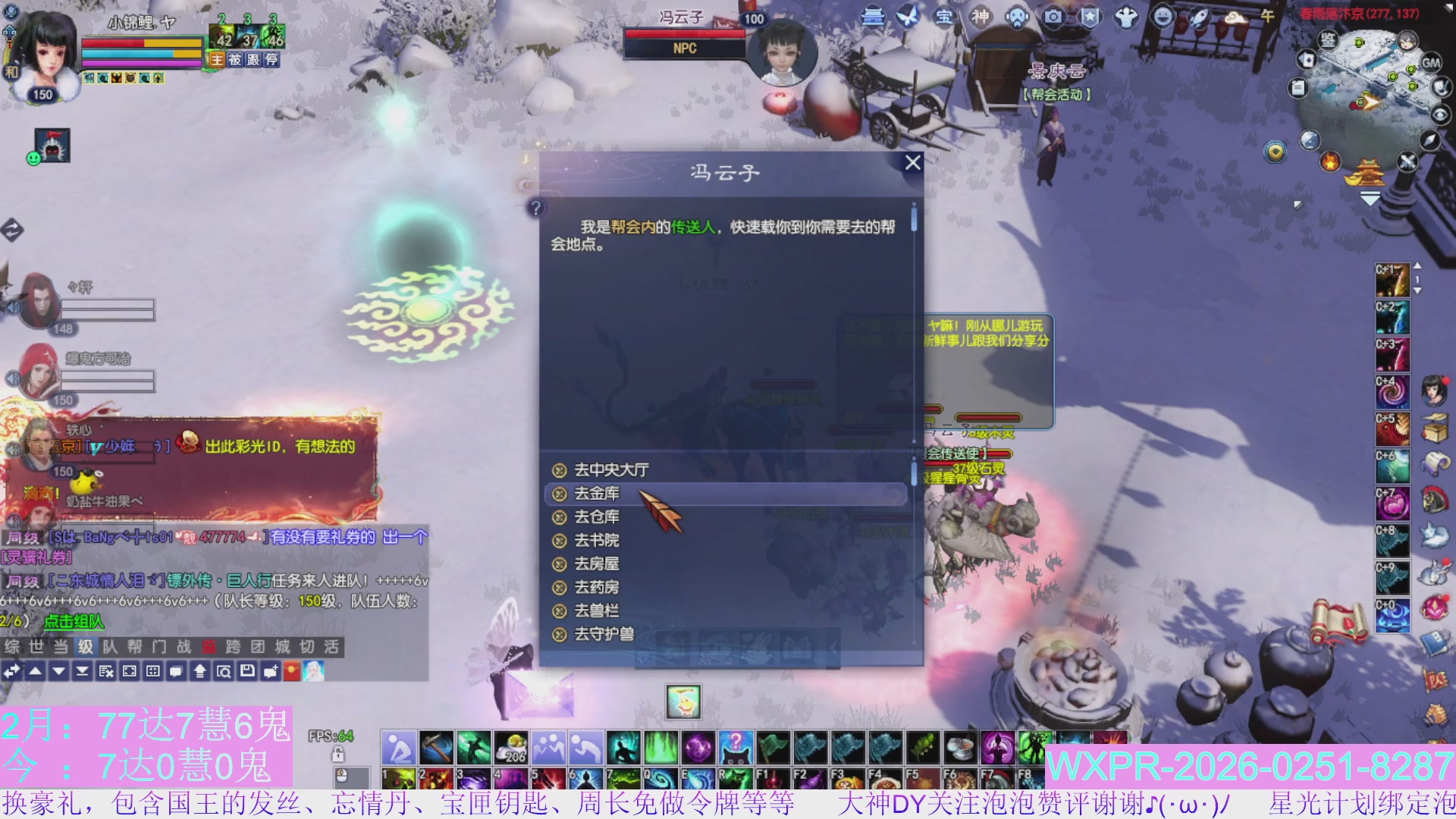This screenshot has height=819, width=1456.
Task: Switch to the 综 general chat tab
Action: pyautogui.click(x=11, y=648)
